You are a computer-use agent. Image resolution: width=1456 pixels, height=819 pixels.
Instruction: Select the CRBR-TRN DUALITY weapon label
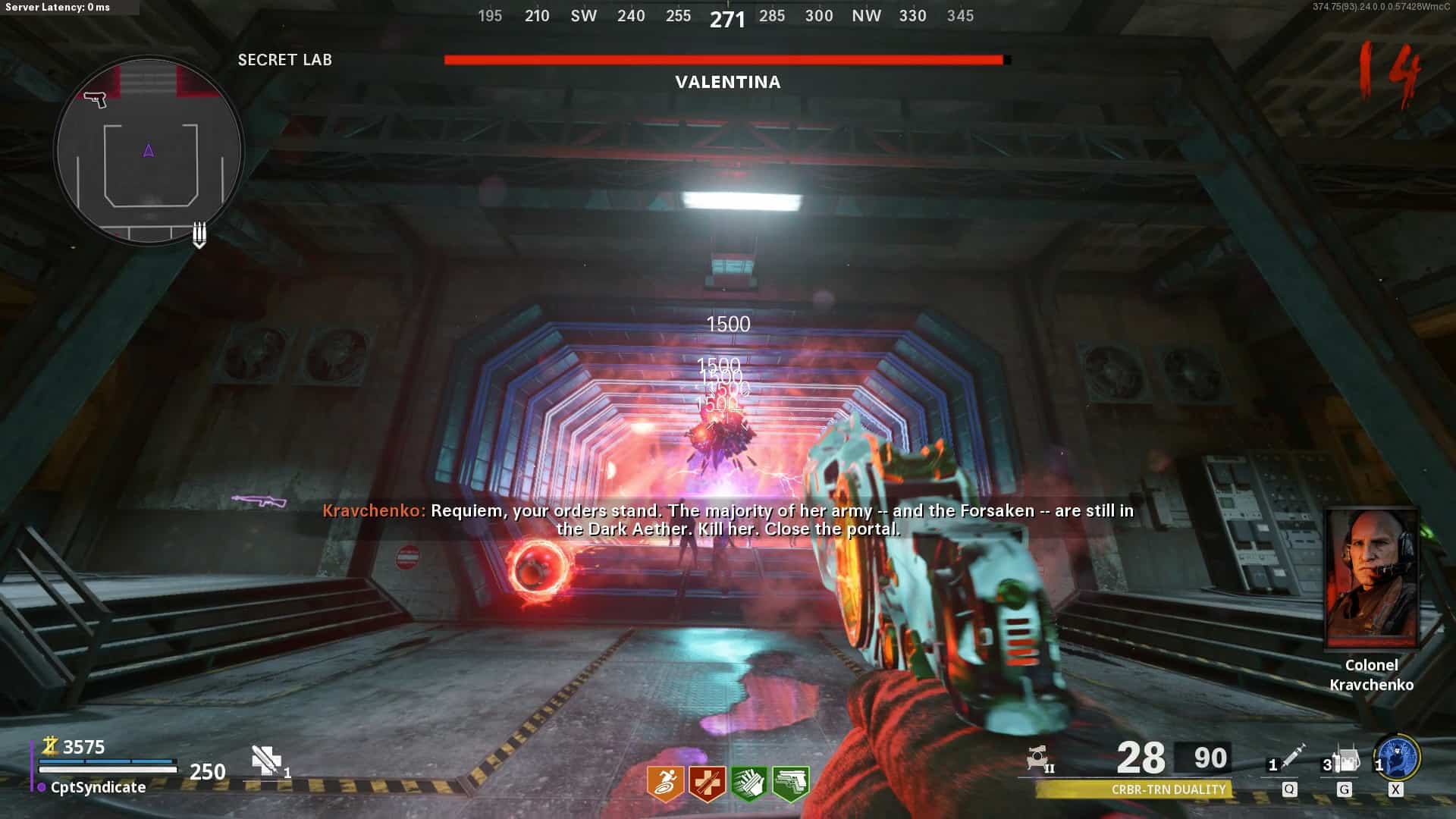click(x=1168, y=789)
